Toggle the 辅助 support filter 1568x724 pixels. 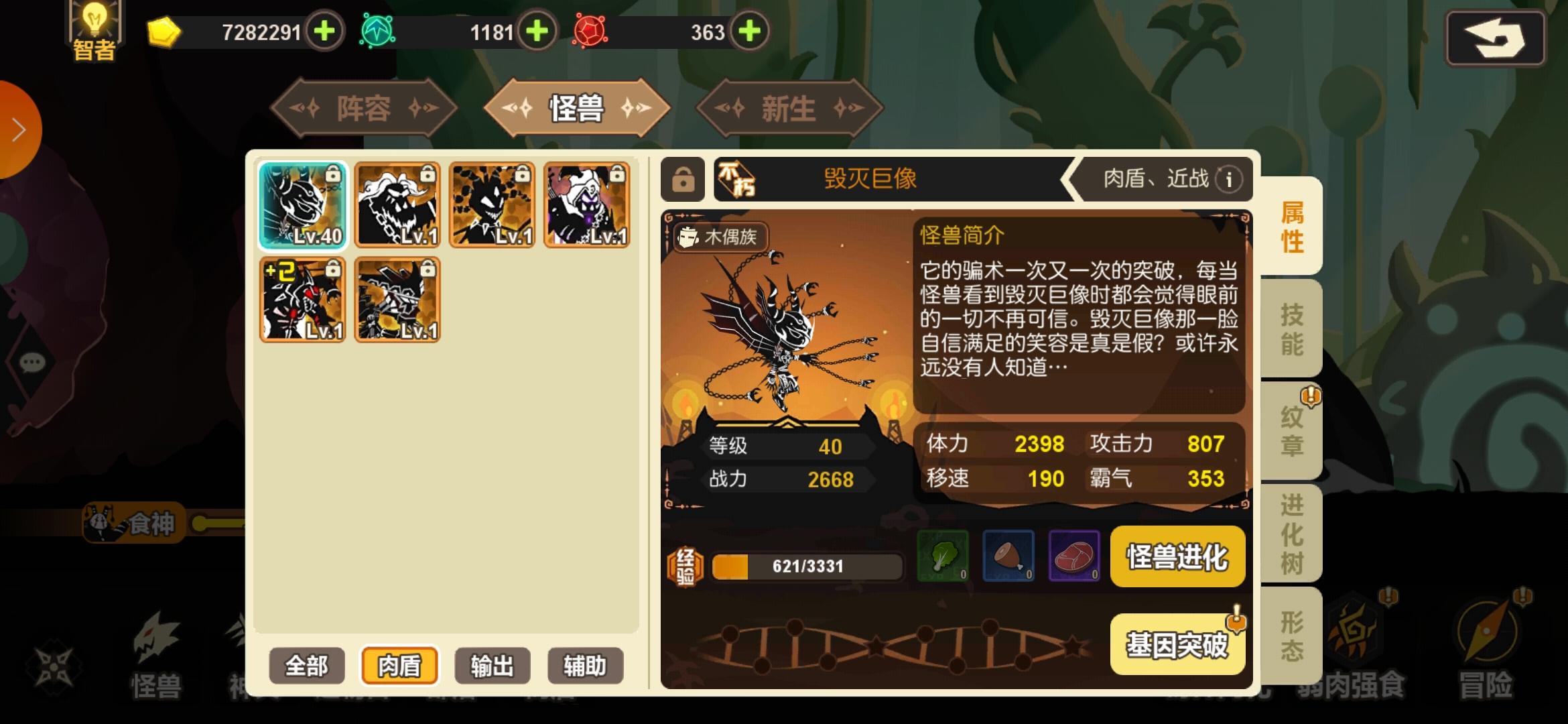click(584, 665)
